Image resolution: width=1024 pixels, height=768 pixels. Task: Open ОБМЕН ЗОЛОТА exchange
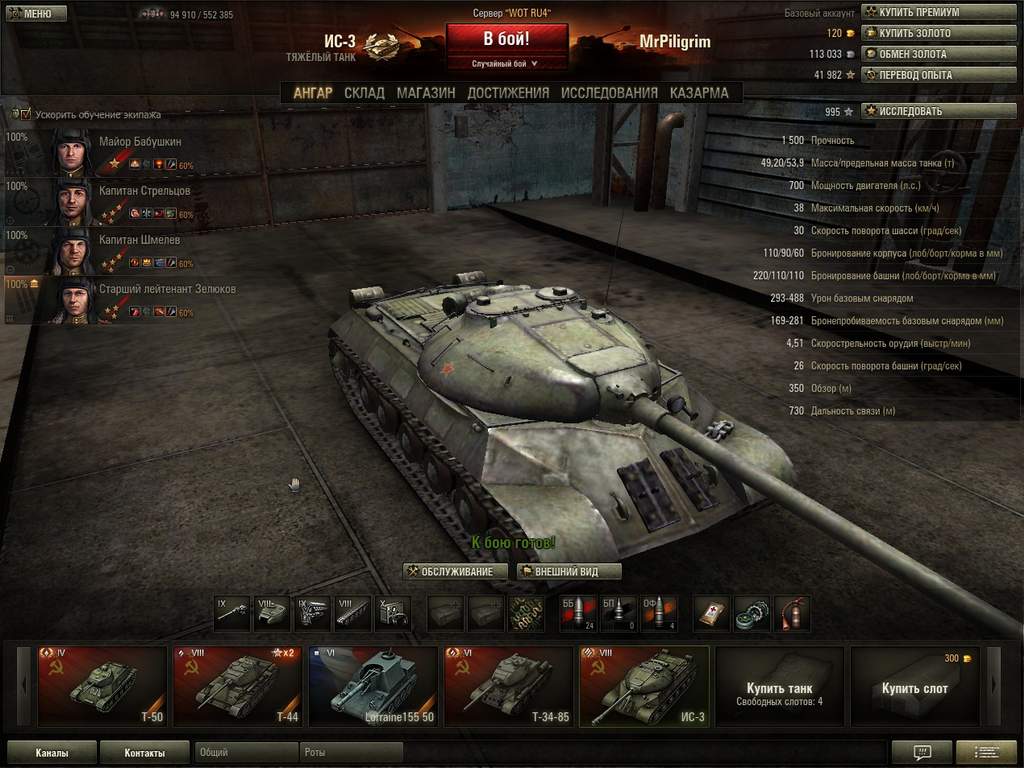(x=938, y=54)
